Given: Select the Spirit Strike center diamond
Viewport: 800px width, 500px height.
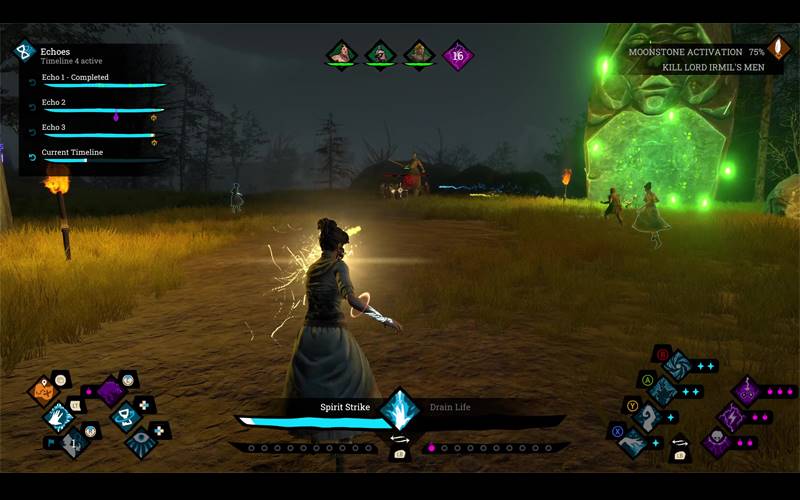Looking at the screenshot, I should [x=400, y=411].
